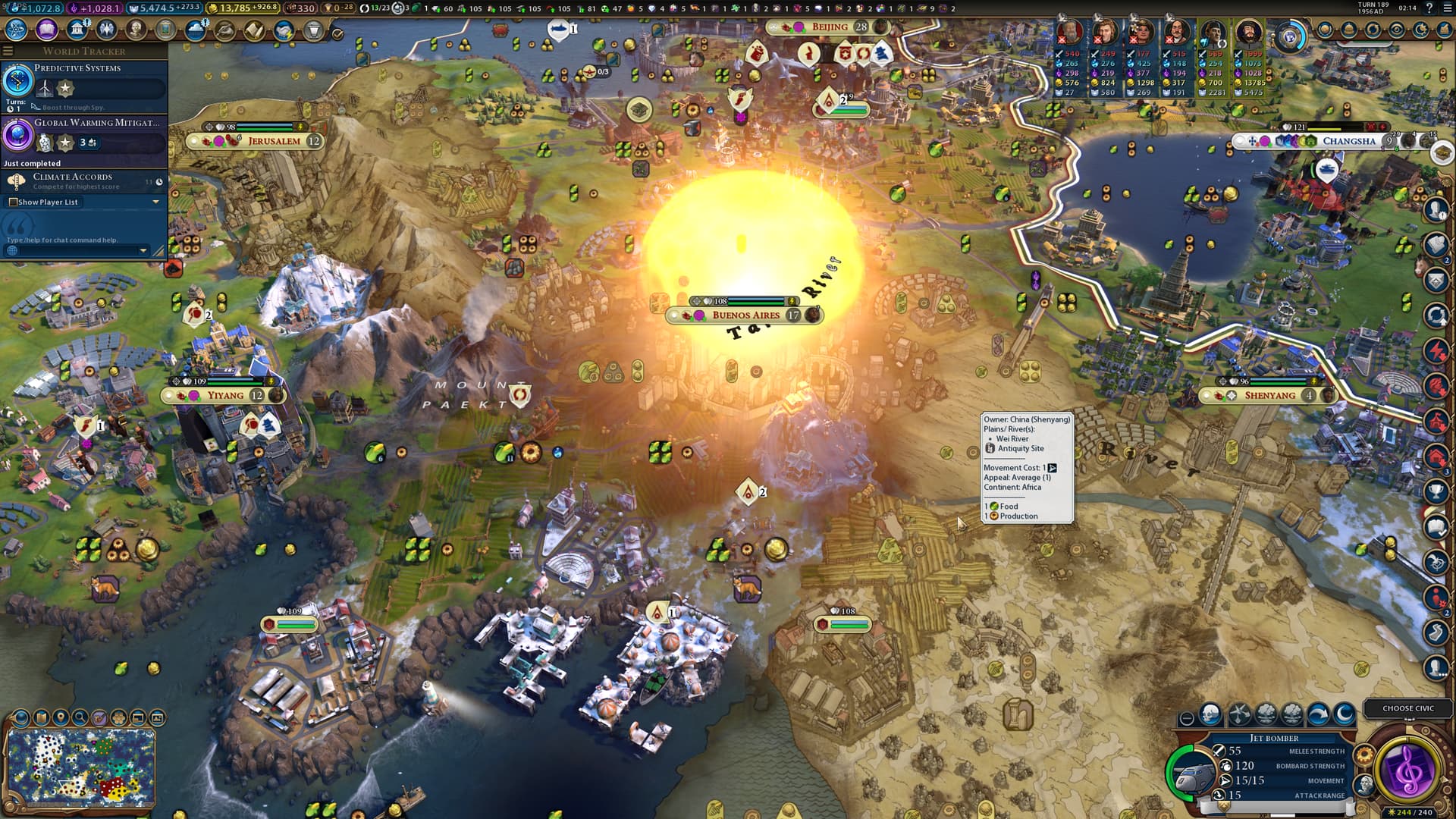Delete unit with the skull icon
The height and width of the screenshot is (819, 1456).
point(1211,714)
